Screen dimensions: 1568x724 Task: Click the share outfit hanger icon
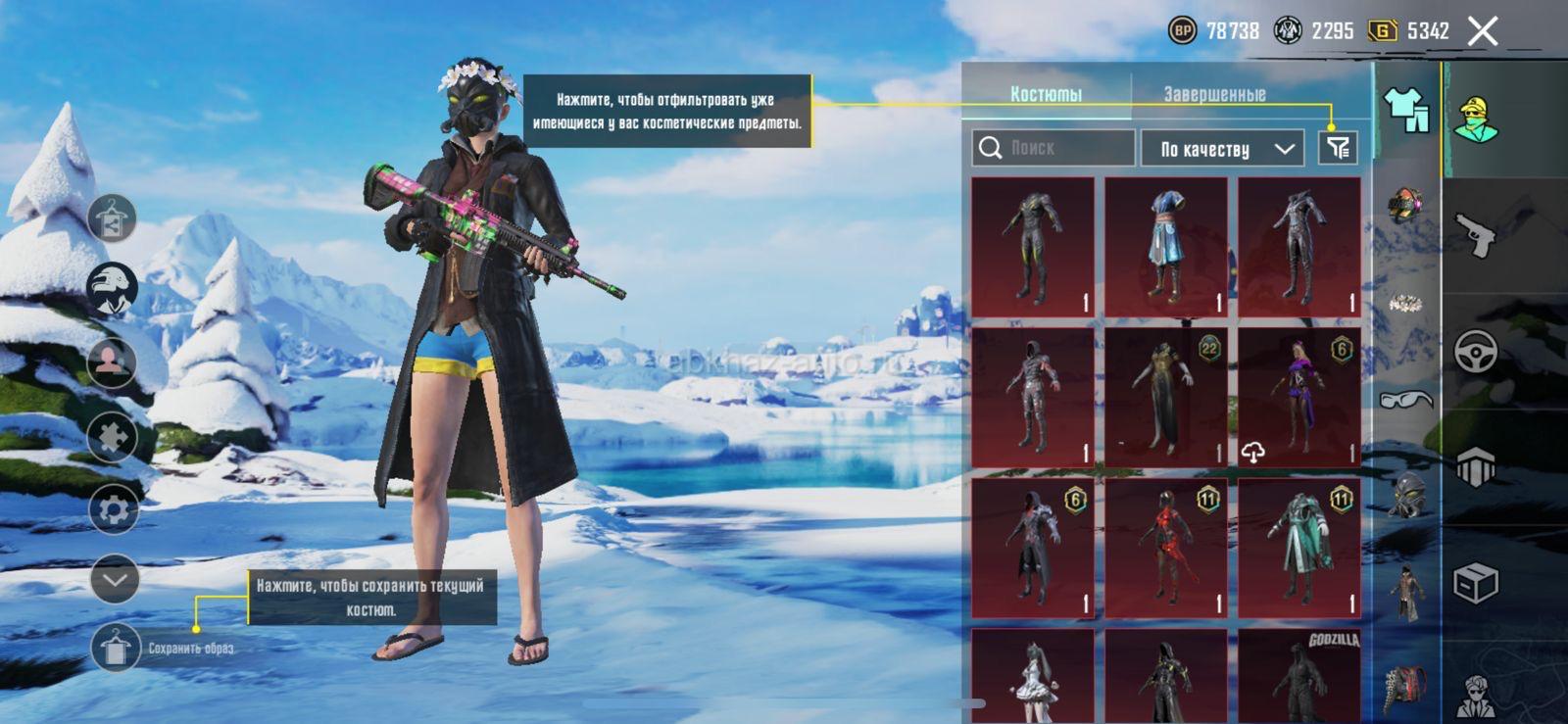(112, 217)
